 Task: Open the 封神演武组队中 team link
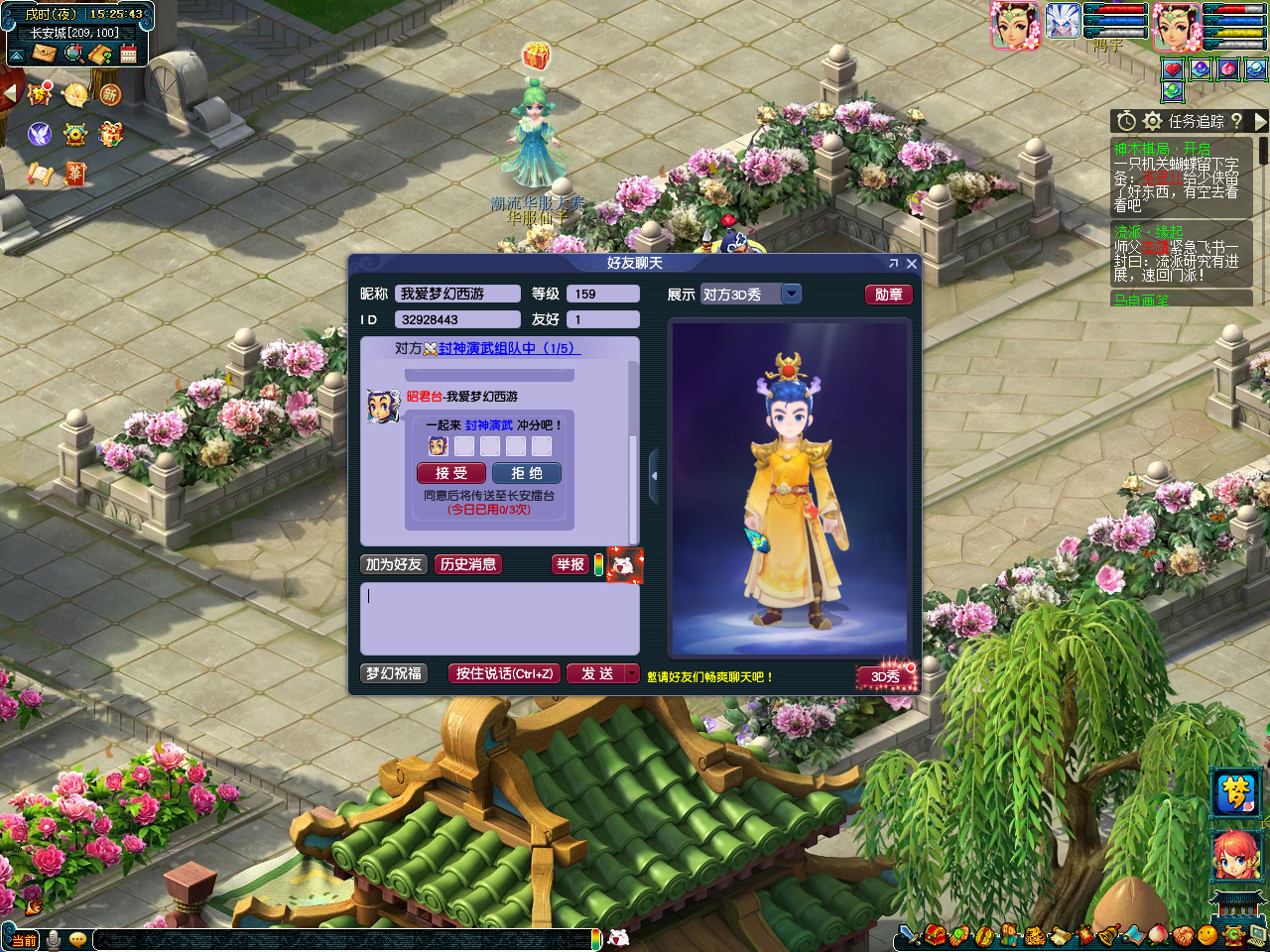(506, 348)
